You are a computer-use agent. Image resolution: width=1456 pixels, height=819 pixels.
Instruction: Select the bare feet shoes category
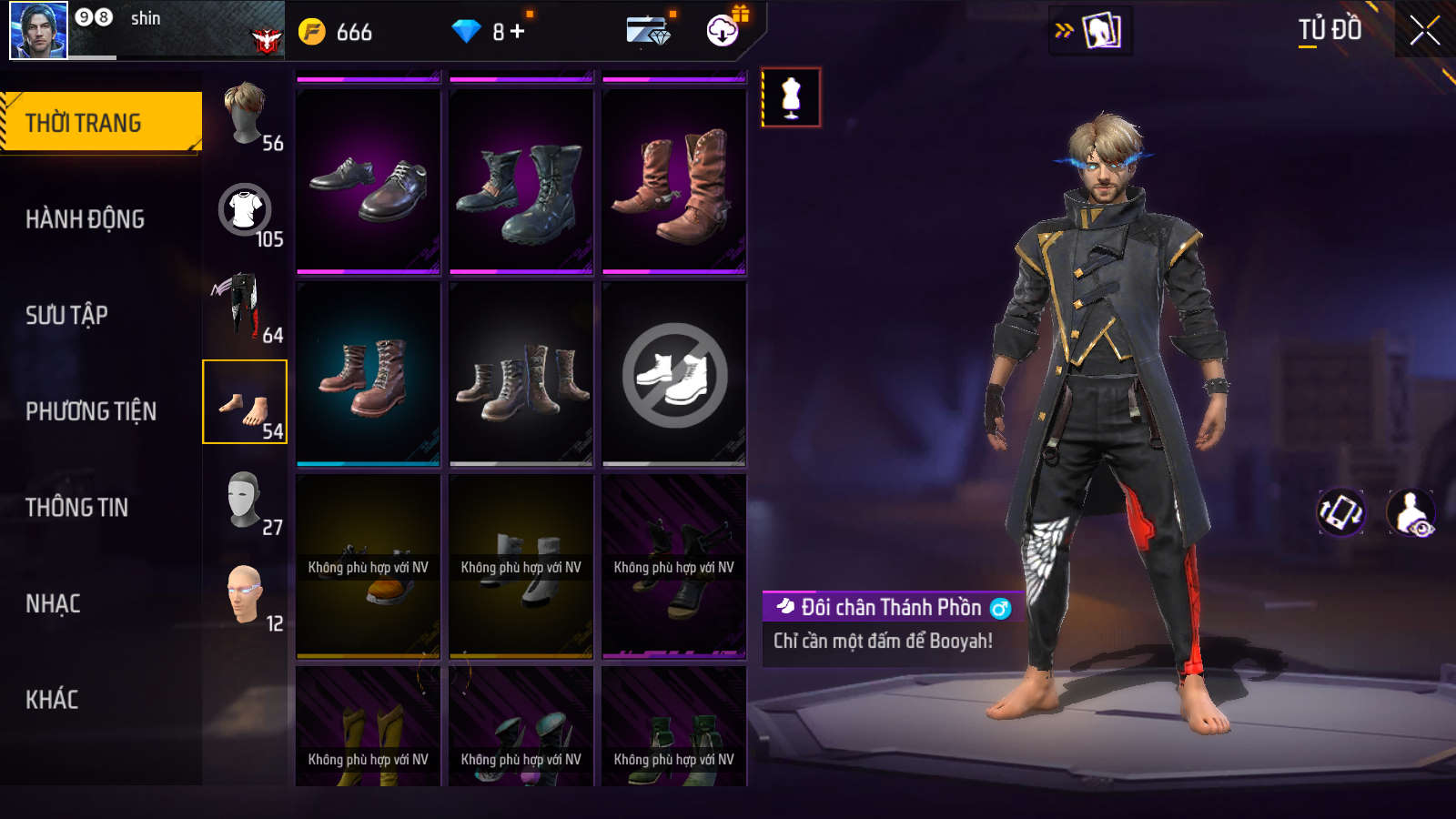[x=245, y=402]
